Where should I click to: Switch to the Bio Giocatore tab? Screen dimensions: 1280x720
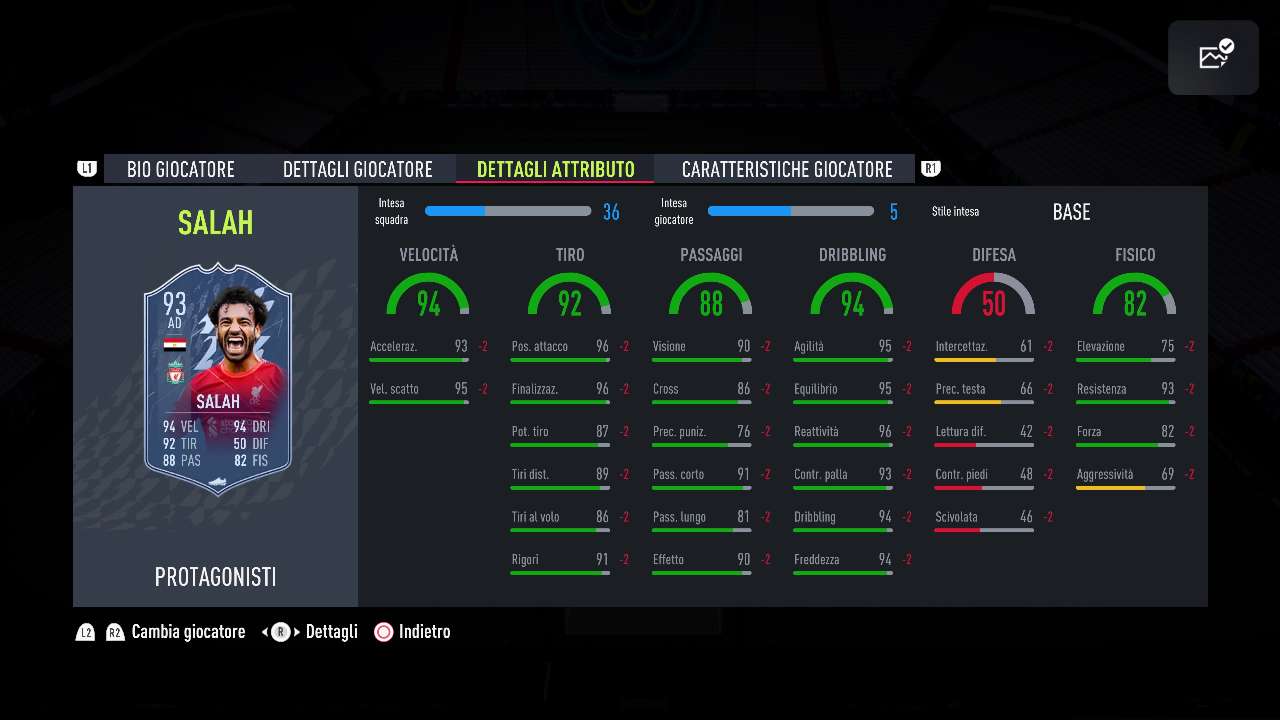tap(181, 169)
